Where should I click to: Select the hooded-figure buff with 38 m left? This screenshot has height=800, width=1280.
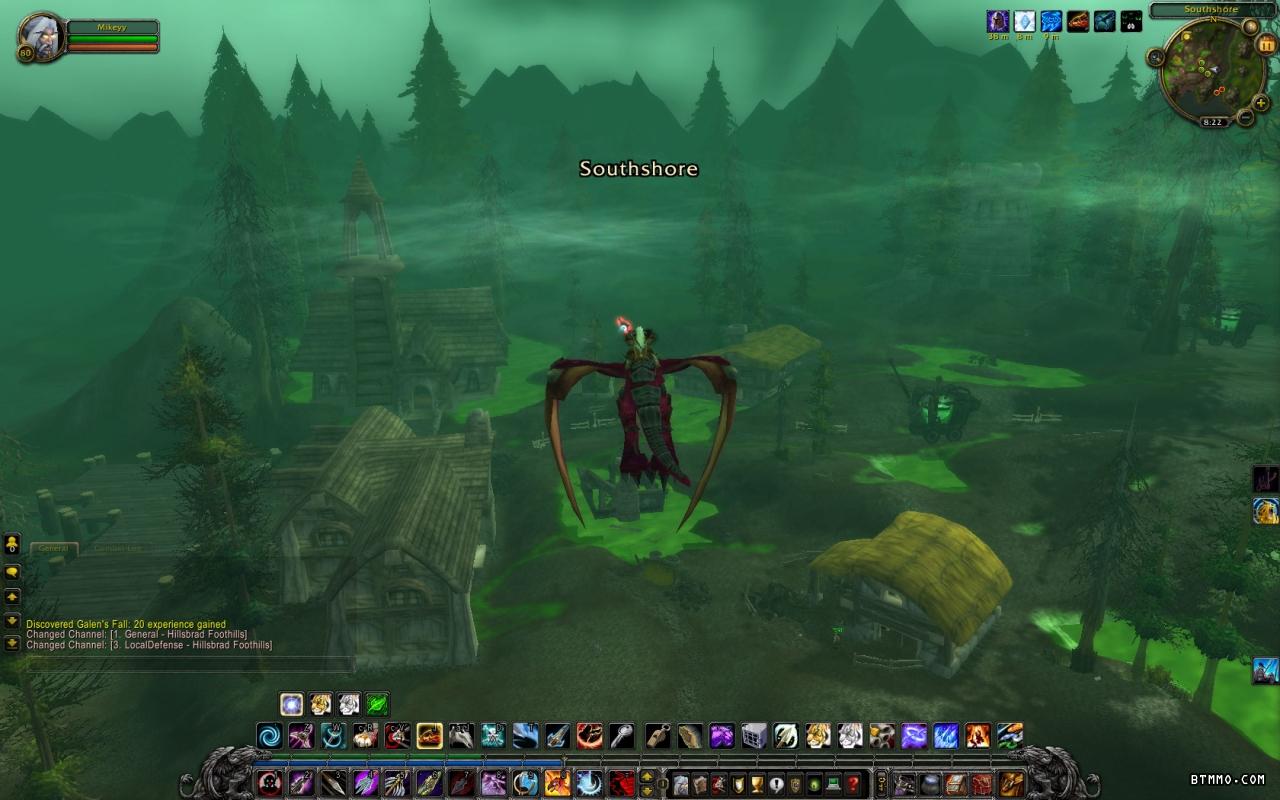click(x=997, y=21)
